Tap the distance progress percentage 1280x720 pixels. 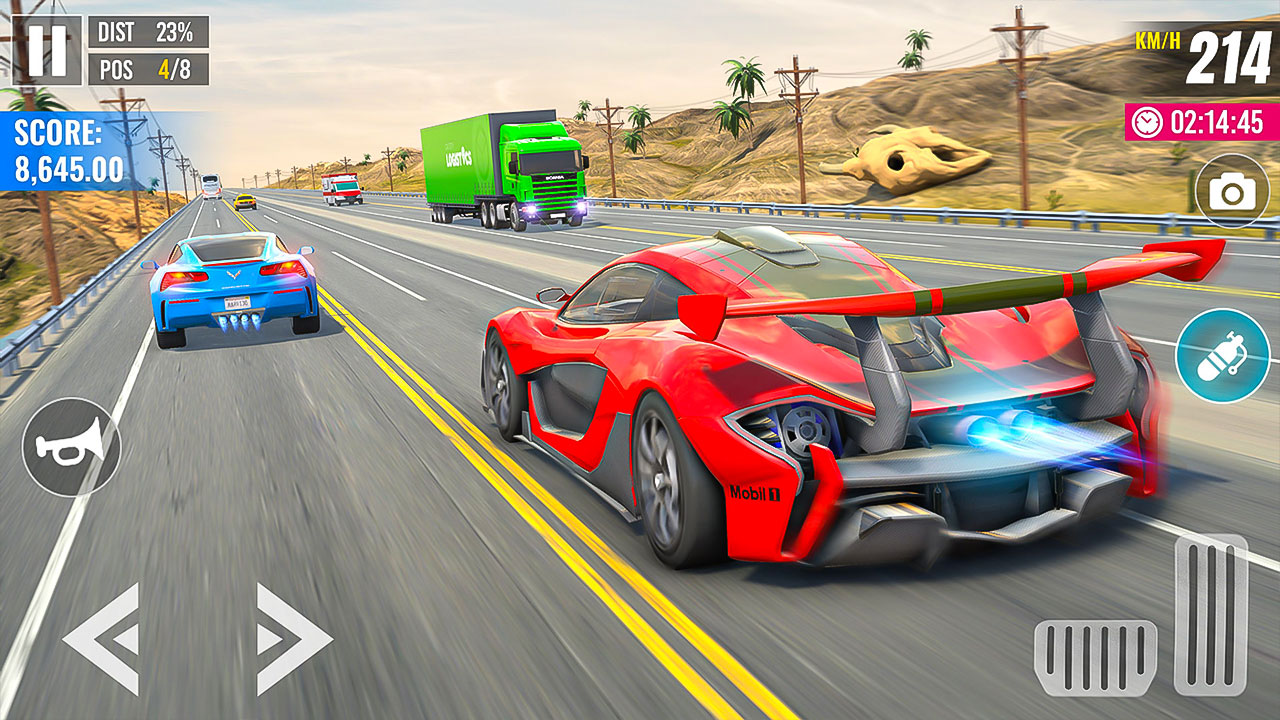[x=176, y=31]
